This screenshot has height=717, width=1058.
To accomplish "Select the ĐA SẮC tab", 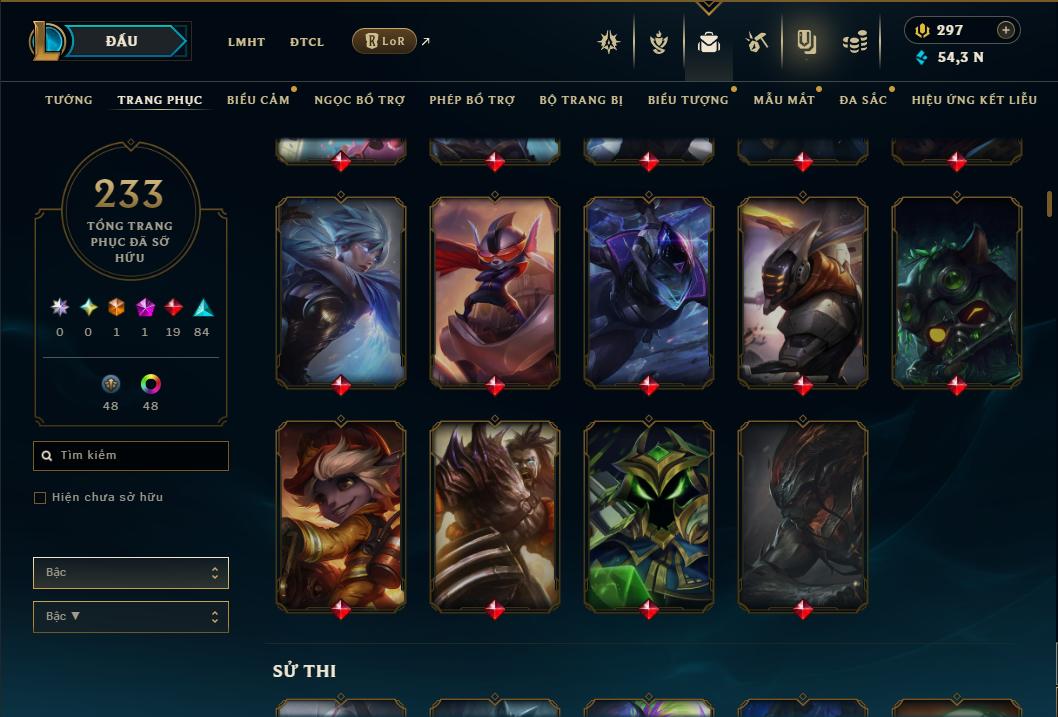I will [x=863, y=100].
